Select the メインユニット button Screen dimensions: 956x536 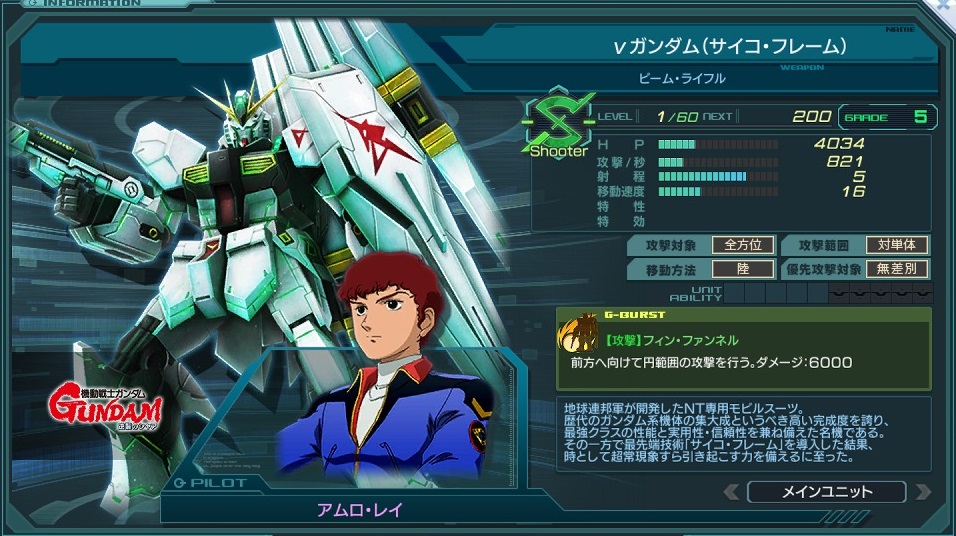826,492
